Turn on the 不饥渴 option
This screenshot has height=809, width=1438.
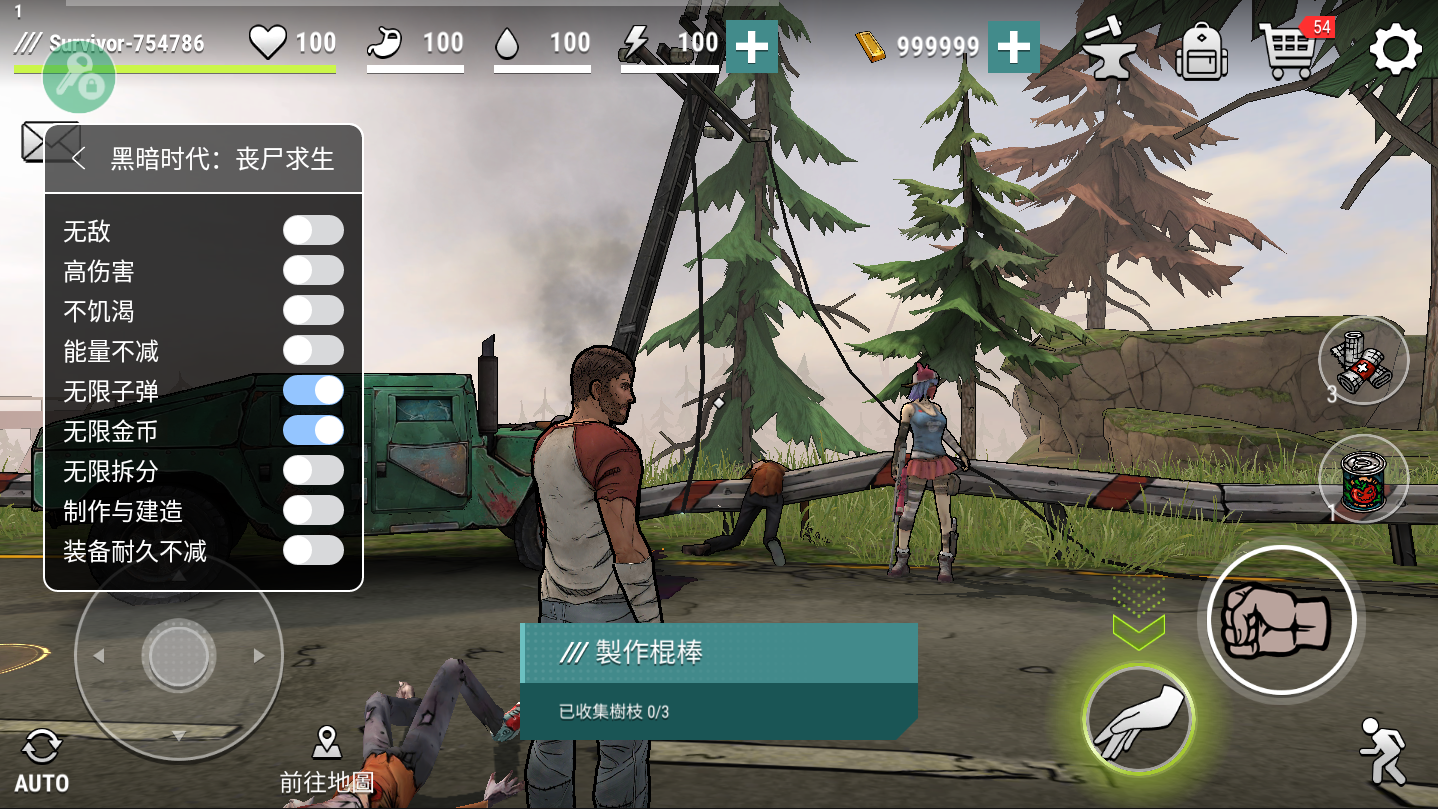click(x=313, y=310)
